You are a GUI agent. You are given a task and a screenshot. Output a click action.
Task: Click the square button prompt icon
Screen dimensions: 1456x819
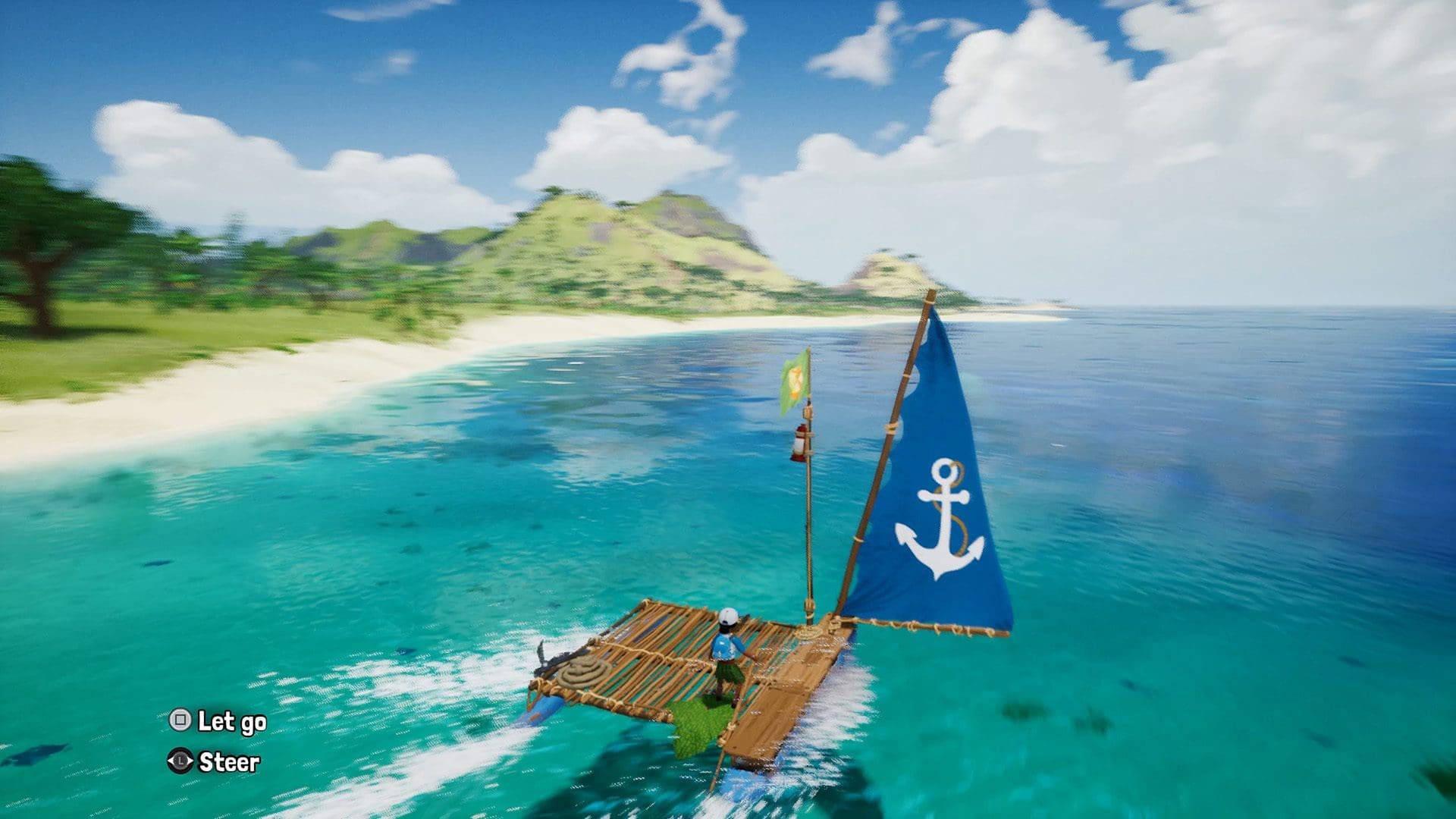tap(181, 719)
